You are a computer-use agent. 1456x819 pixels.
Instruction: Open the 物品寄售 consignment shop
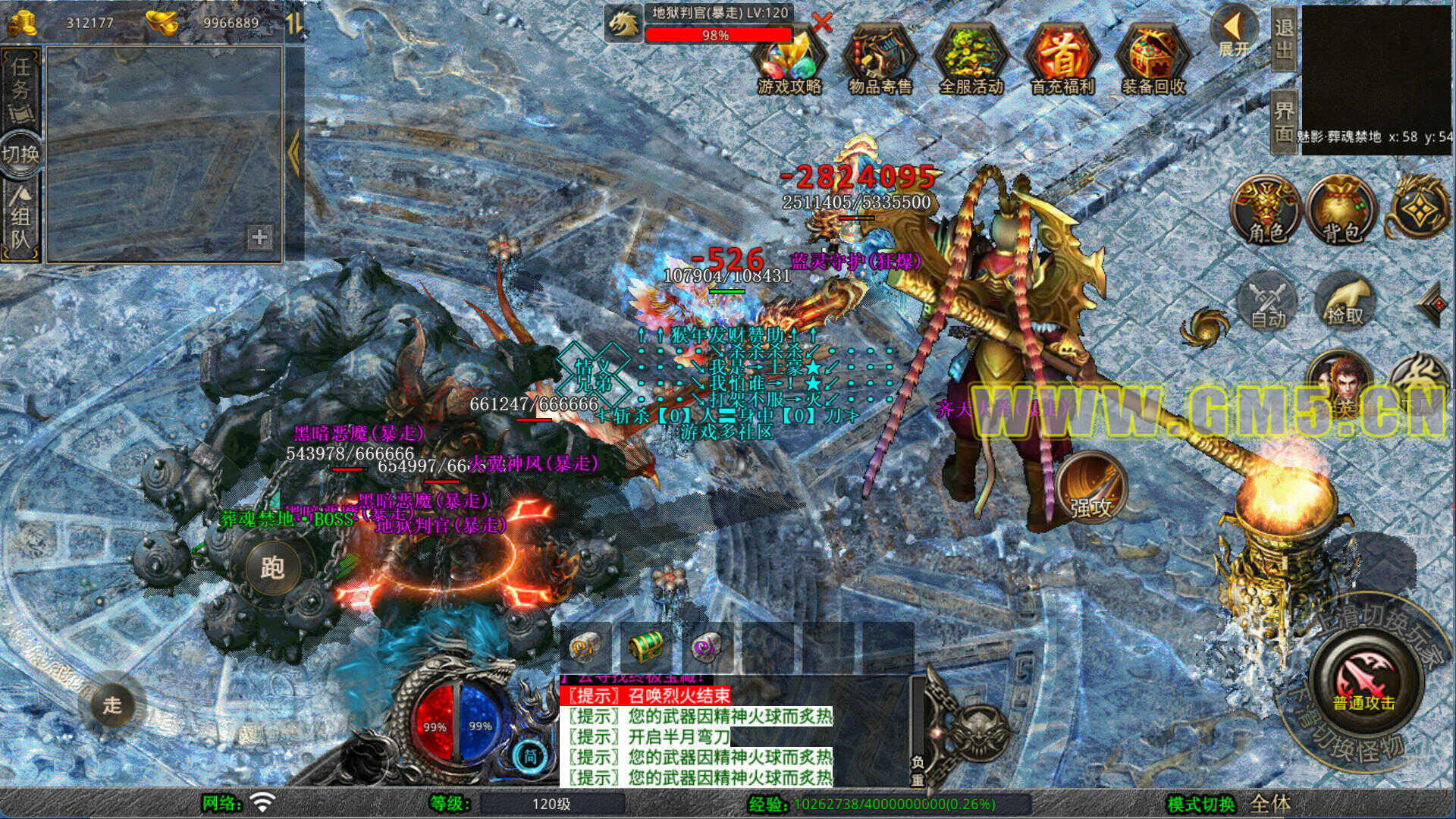(880, 61)
